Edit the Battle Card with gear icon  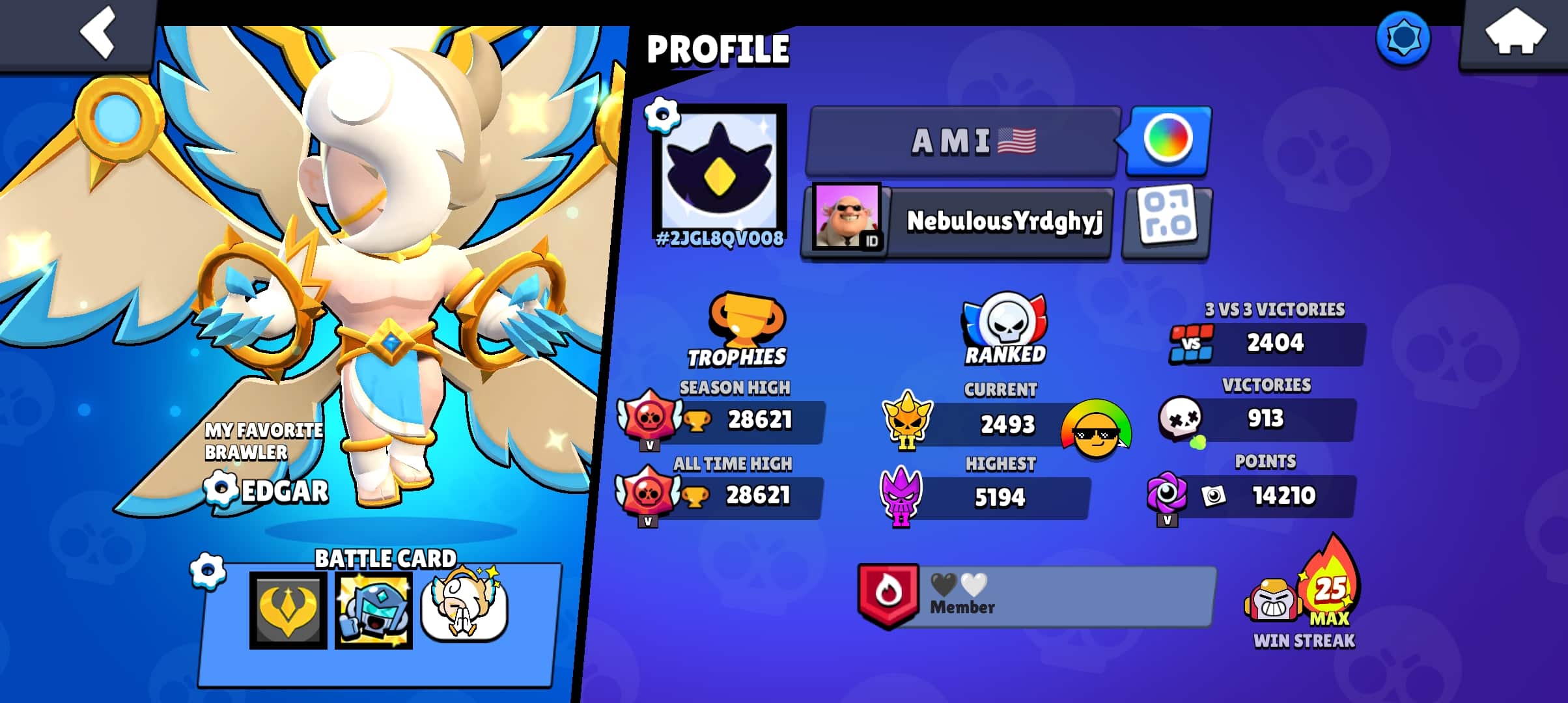click(x=208, y=572)
